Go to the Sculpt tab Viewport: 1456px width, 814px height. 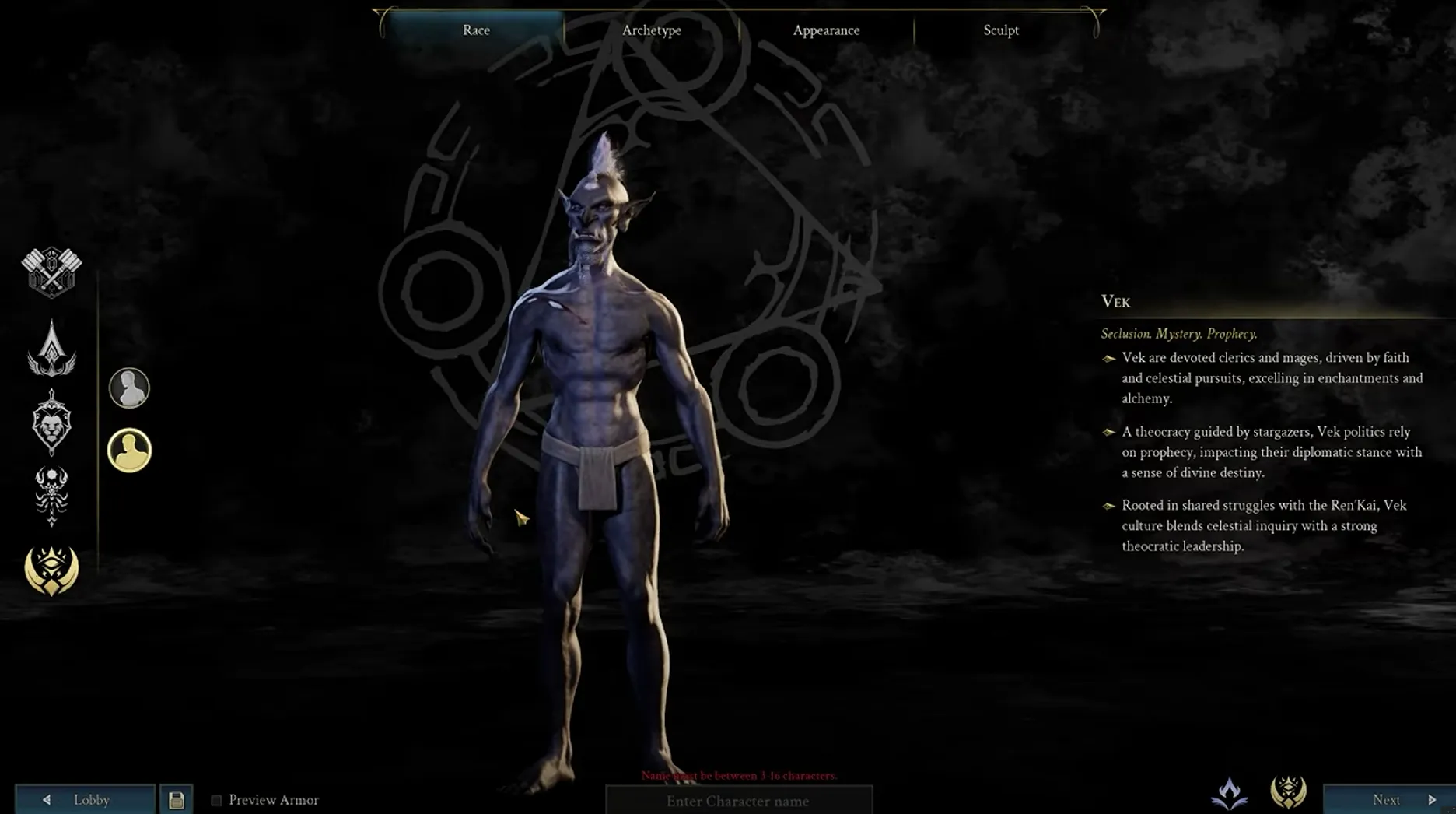(x=1000, y=30)
